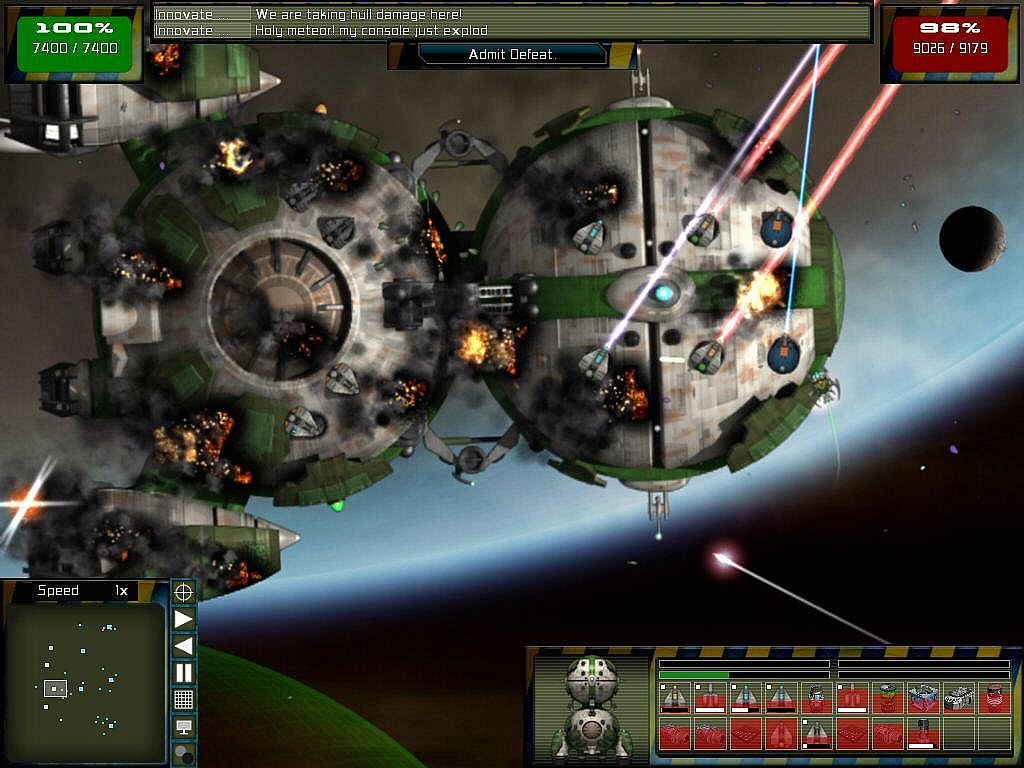
Task: Click on the tactical minimap
Action: pyautogui.click(x=83, y=680)
